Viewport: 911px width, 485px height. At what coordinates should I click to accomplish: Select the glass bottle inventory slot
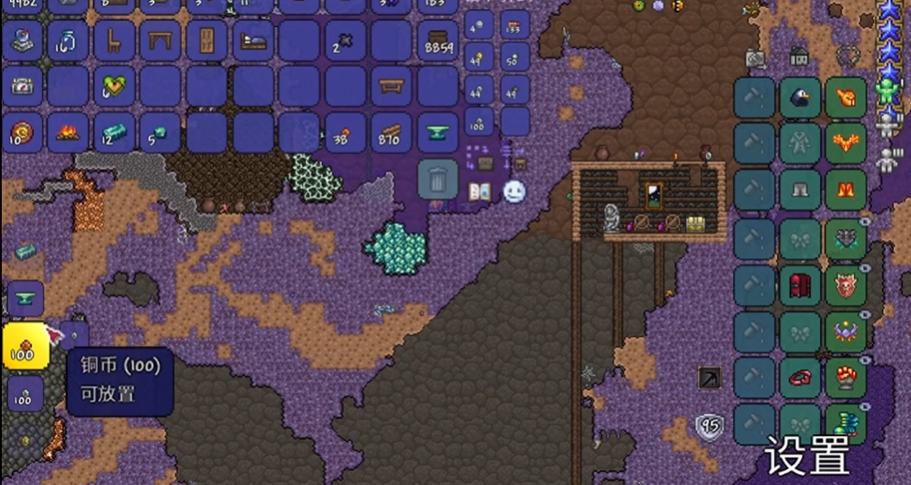point(68,41)
